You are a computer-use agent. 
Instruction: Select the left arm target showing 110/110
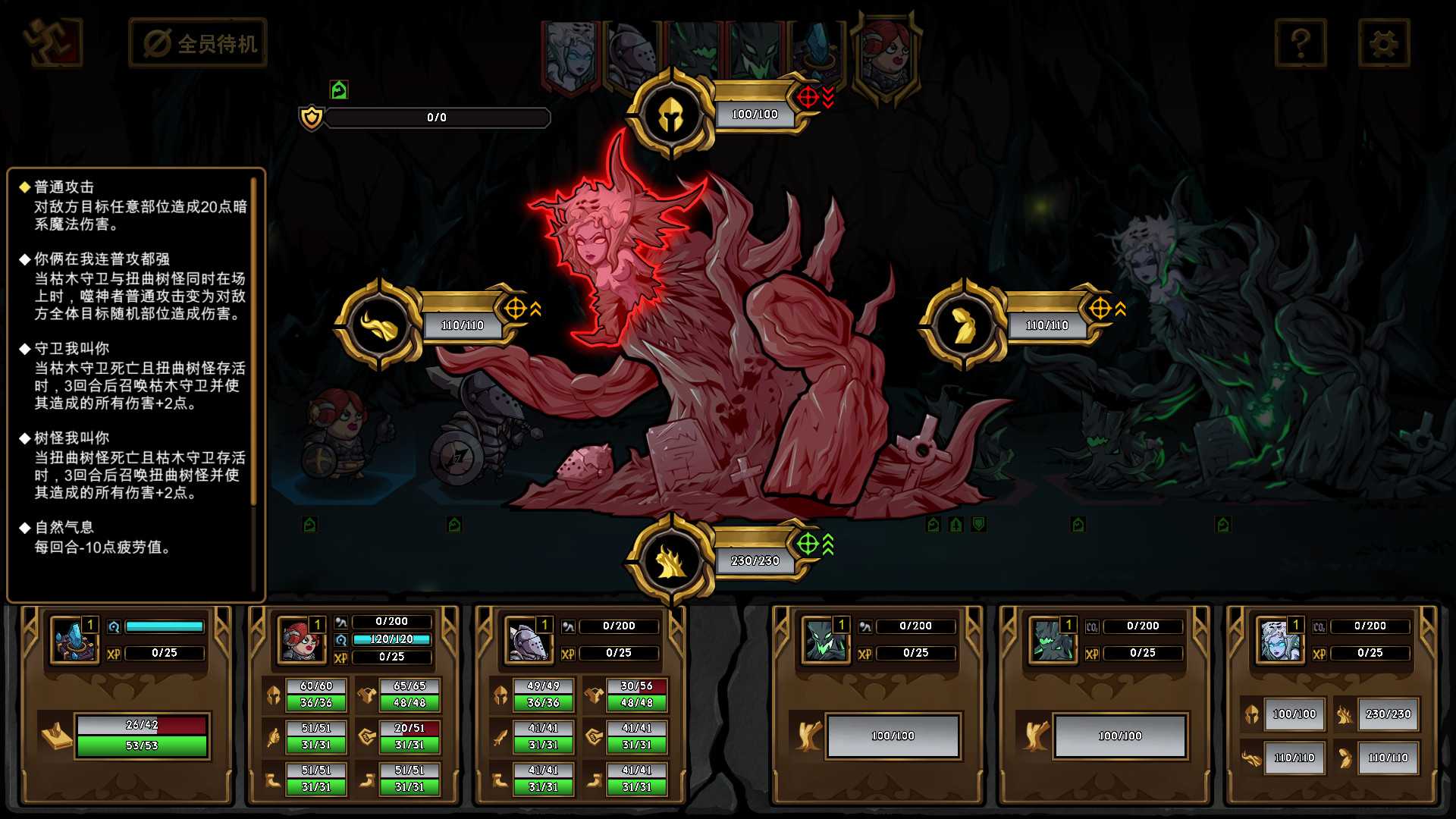point(377,325)
